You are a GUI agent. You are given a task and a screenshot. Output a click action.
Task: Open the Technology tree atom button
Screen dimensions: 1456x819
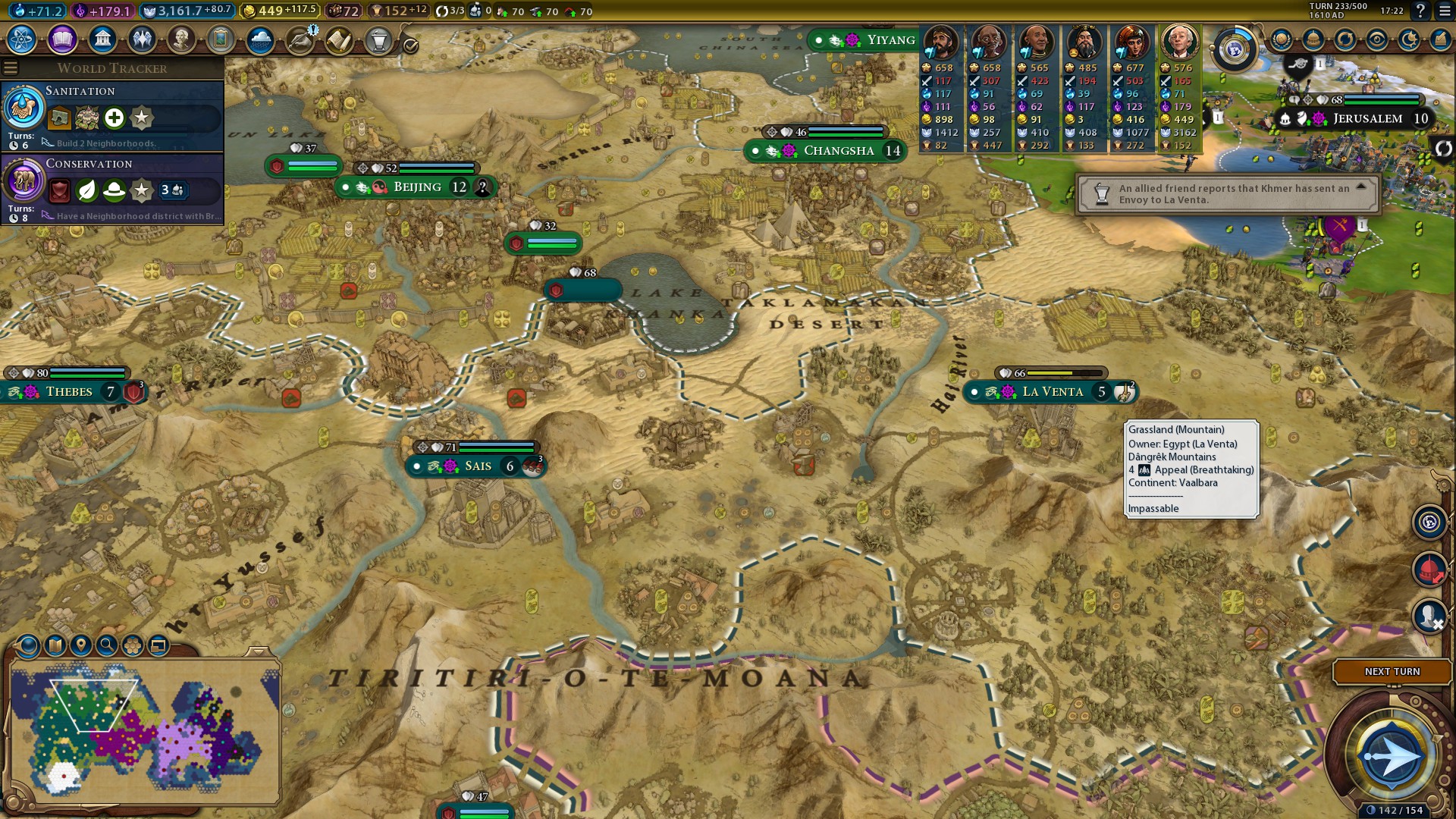tap(22, 39)
